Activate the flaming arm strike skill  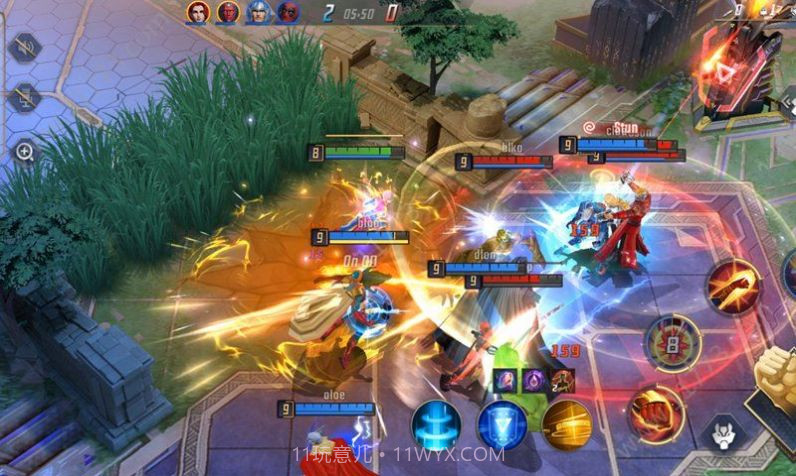[x=734, y=286]
